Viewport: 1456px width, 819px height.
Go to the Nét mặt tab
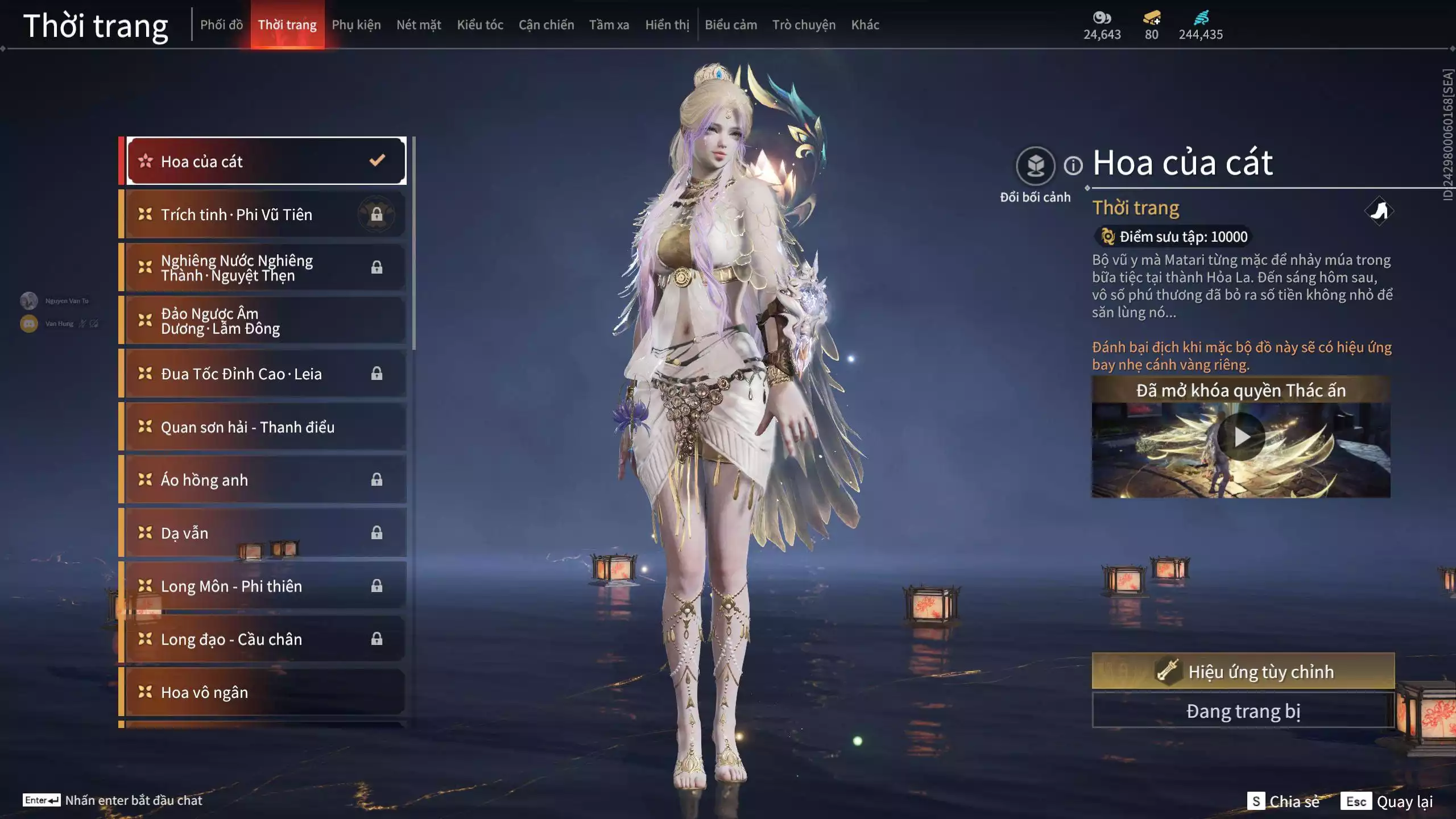pyautogui.click(x=419, y=25)
